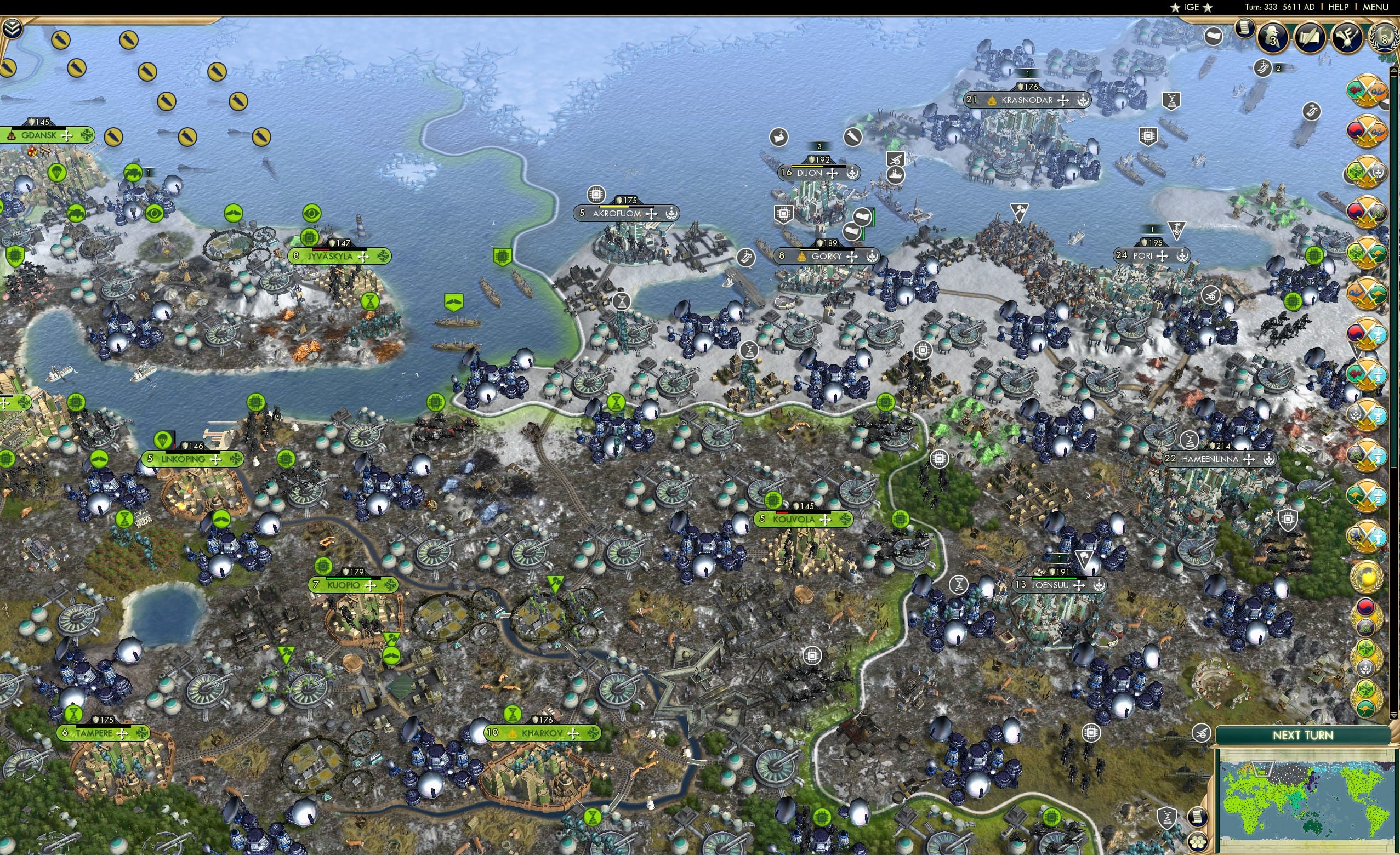Select the green eye recon unit icon
The width and height of the screenshot is (1400, 855).
(x=153, y=213)
